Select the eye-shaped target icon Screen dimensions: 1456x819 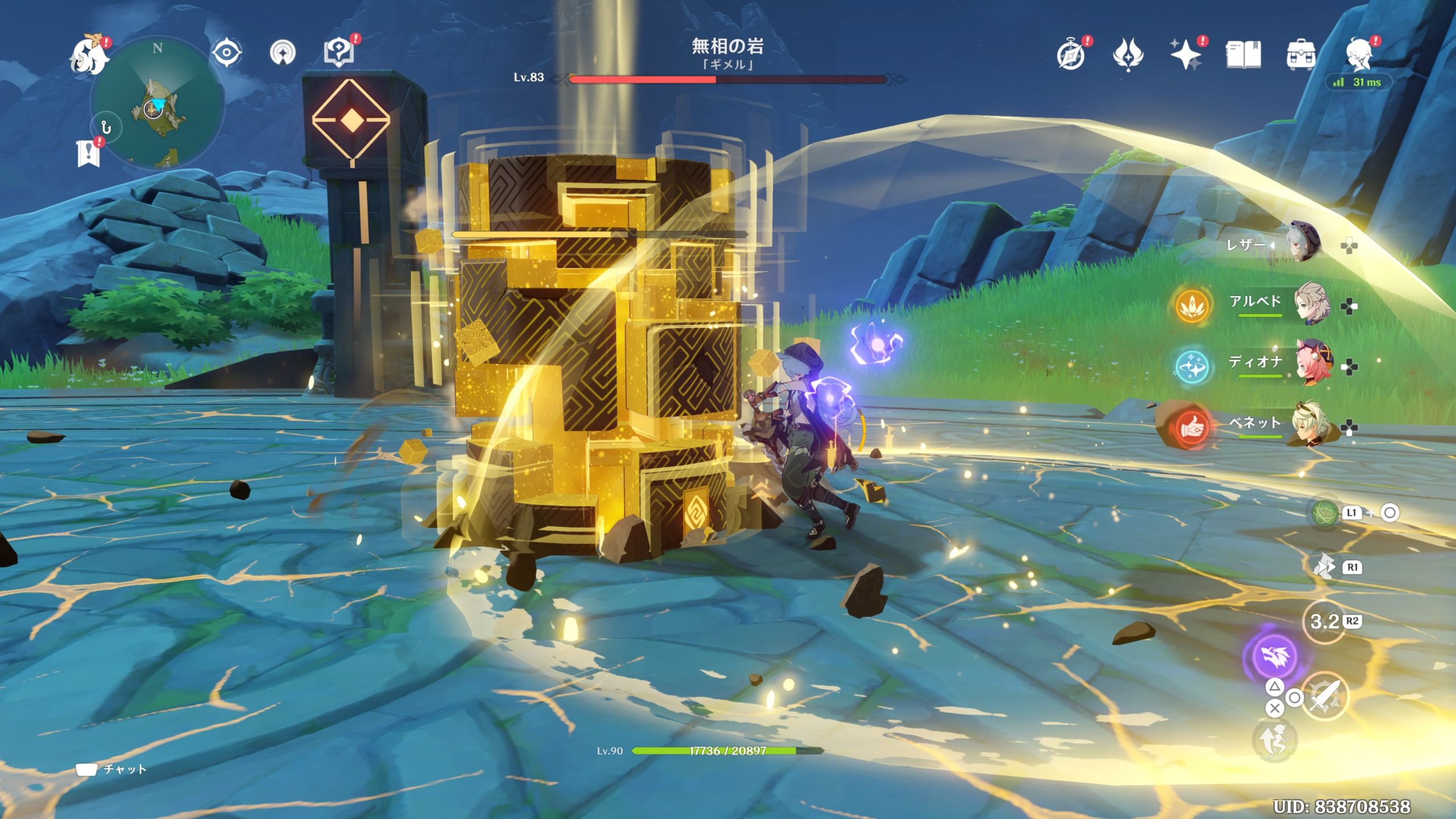(x=226, y=53)
